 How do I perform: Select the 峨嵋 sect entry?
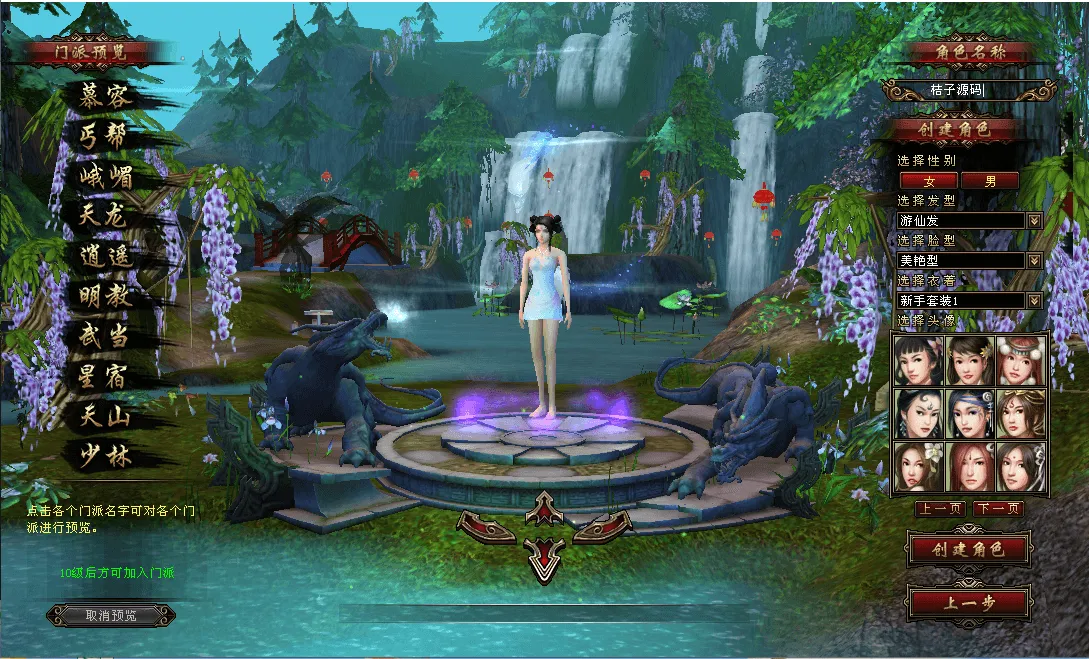click(106, 176)
